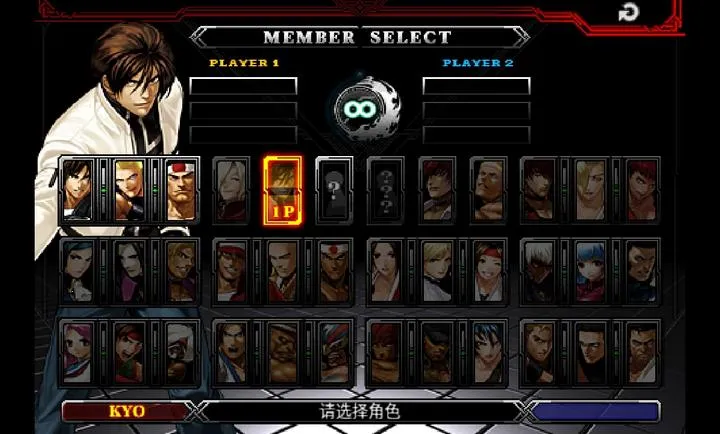Pick Yuri with the white headband
This screenshot has height=434, width=720.
[488, 270]
